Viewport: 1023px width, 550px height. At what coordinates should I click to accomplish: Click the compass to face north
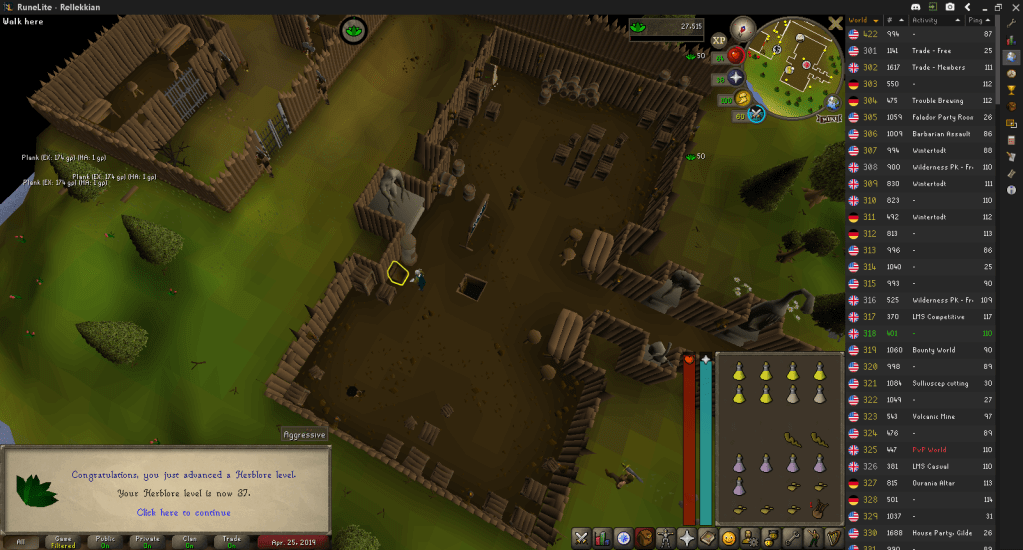(741, 28)
